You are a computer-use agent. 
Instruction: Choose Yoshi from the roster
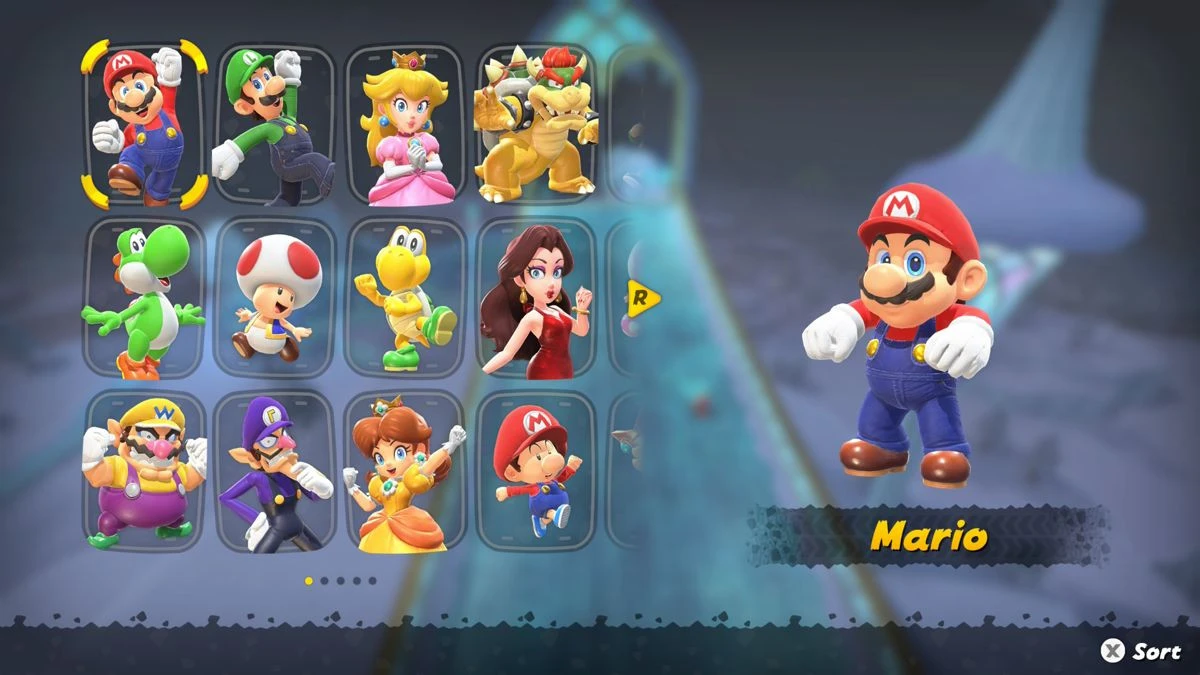point(144,298)
